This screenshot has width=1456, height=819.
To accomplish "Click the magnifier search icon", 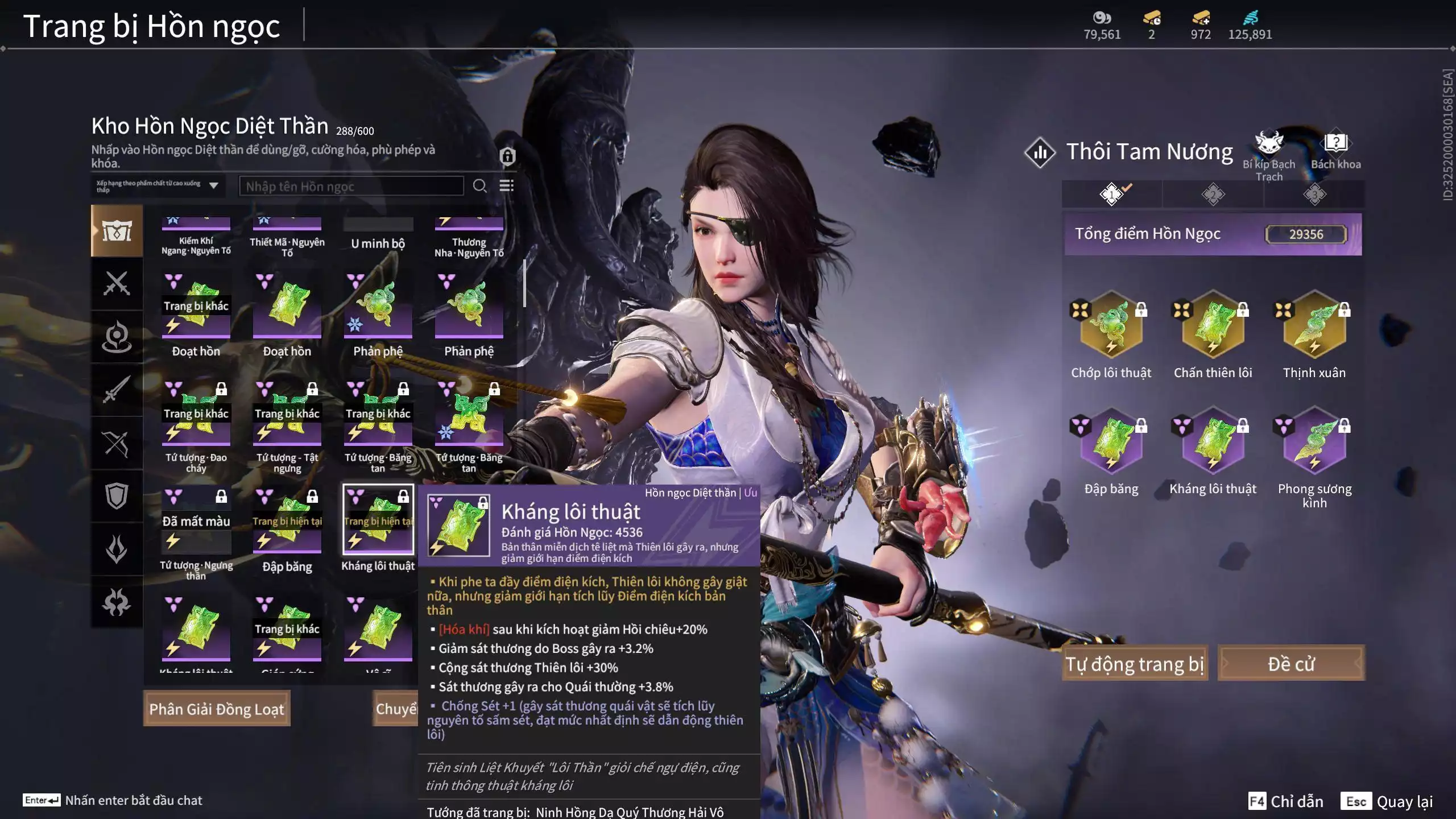I will coord(479,186).
